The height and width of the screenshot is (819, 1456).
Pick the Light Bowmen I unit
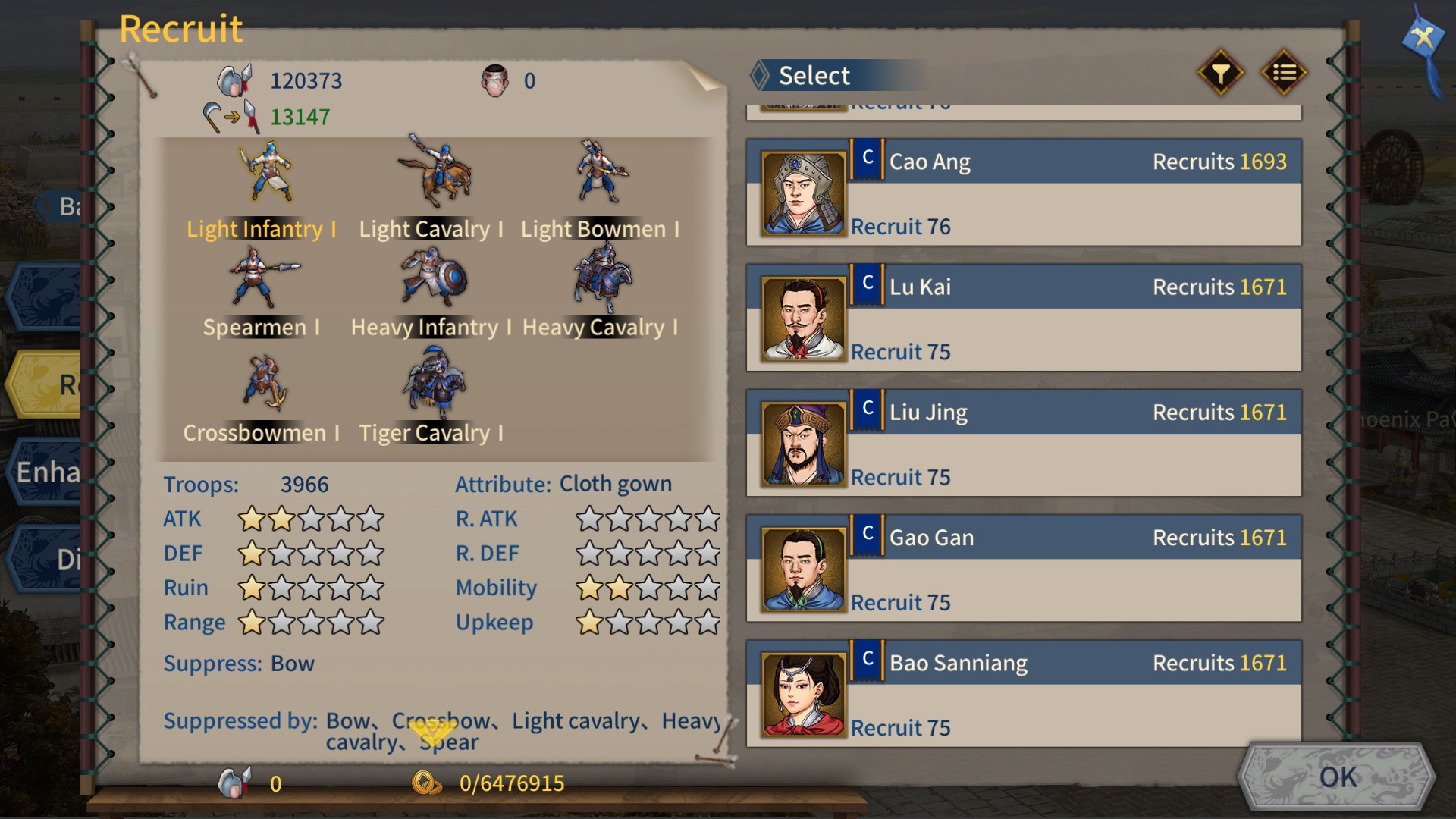pos(600,191)
